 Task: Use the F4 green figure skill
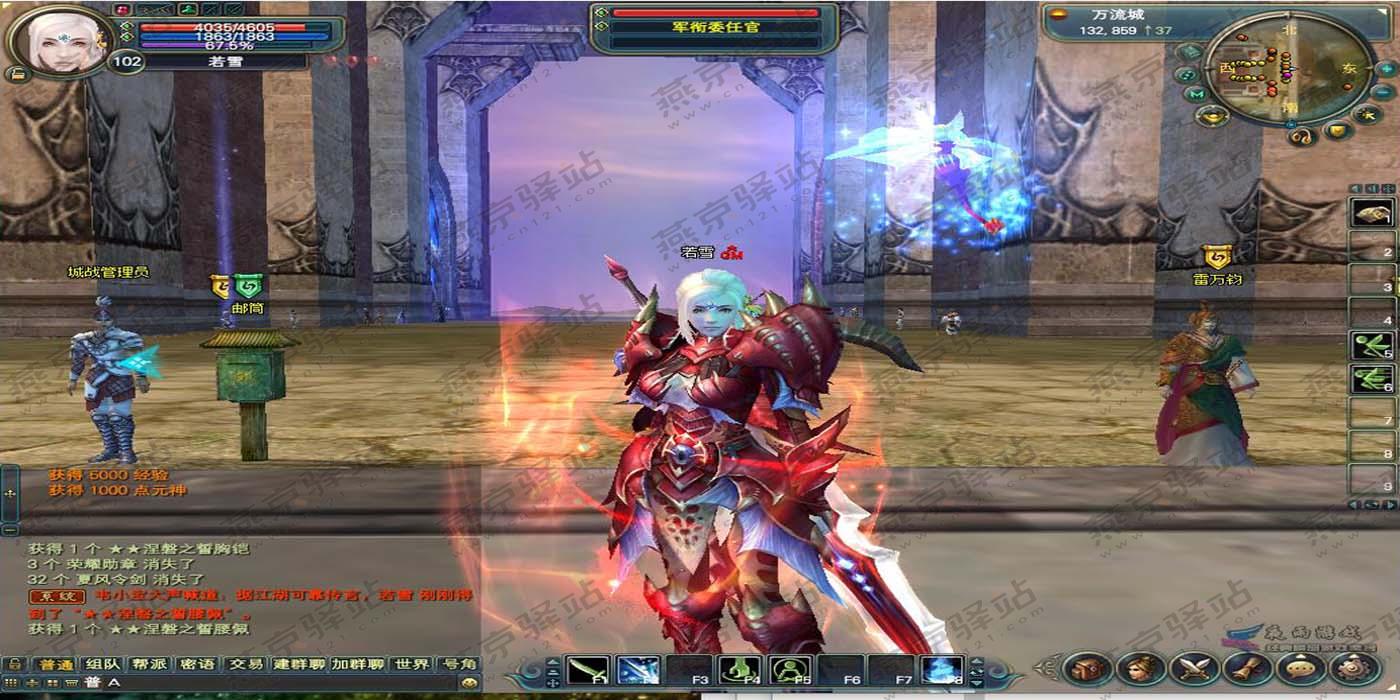(x=739, y=670)
